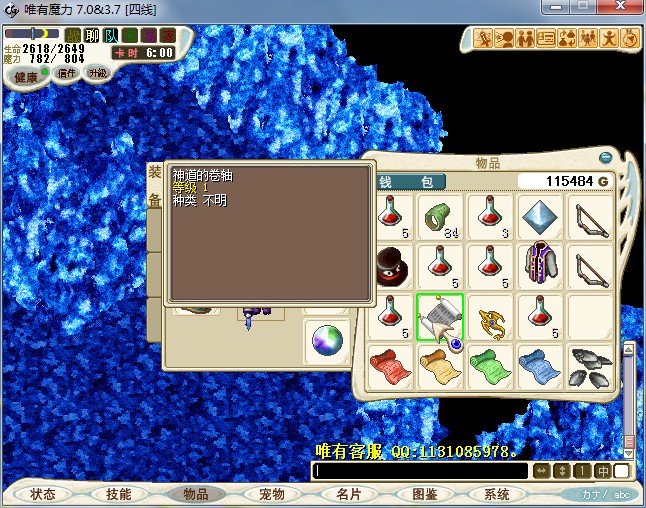Select the green scroll item
This screenshot has width=646, height=508.
[x=490, y=366]
